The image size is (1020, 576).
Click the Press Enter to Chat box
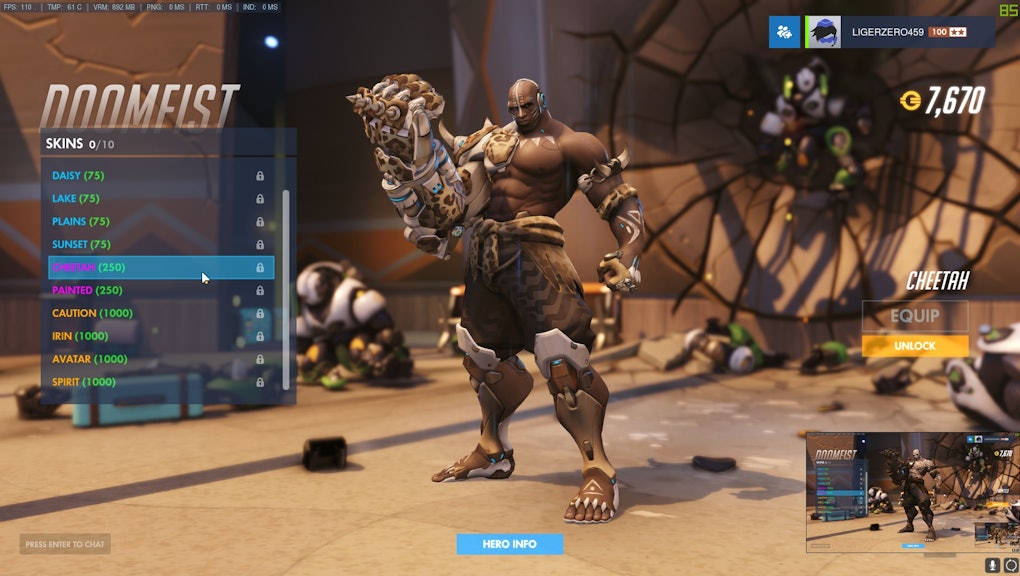tap(65, 545)
